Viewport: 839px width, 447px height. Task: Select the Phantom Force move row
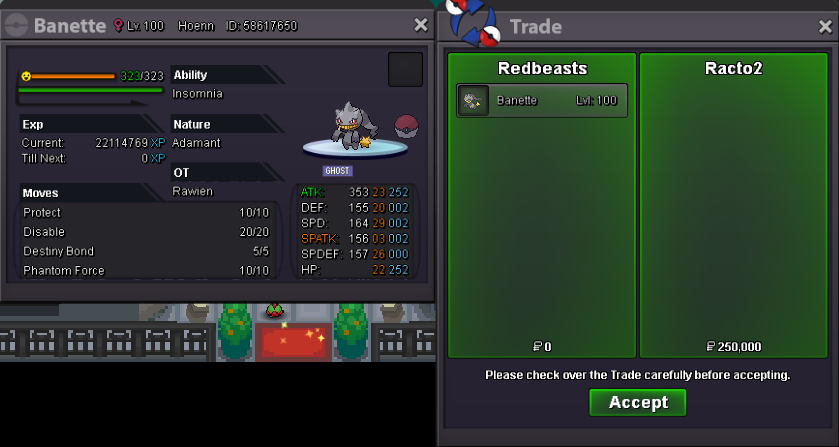145,270
